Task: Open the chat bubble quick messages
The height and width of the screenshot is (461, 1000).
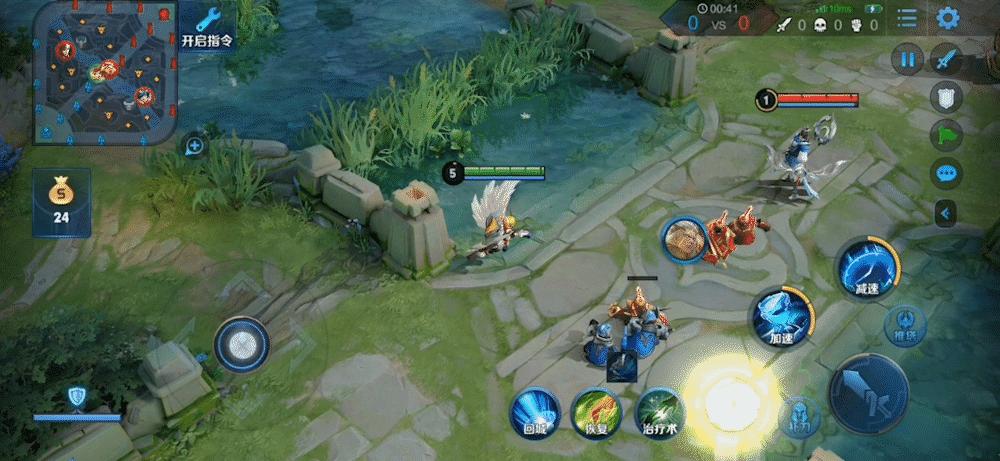Action: pyautogui.click(x=946, y=173)
